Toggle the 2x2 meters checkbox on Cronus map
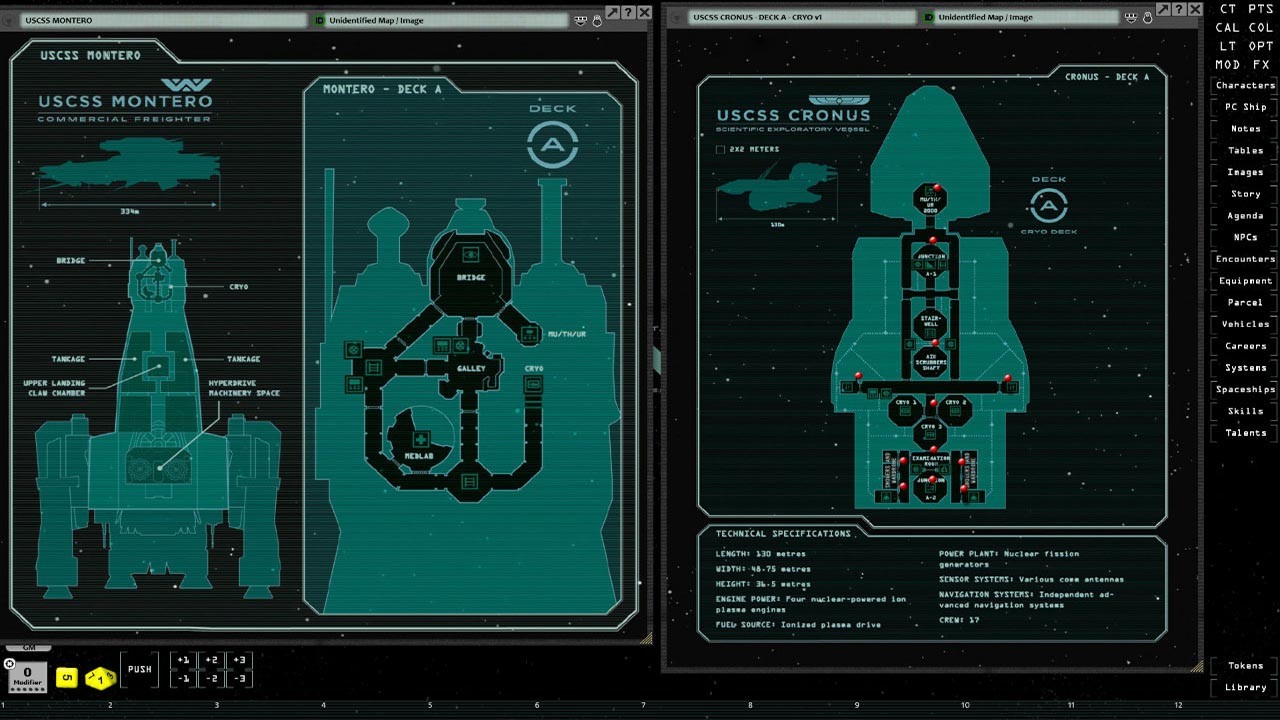 click(721, 148)
